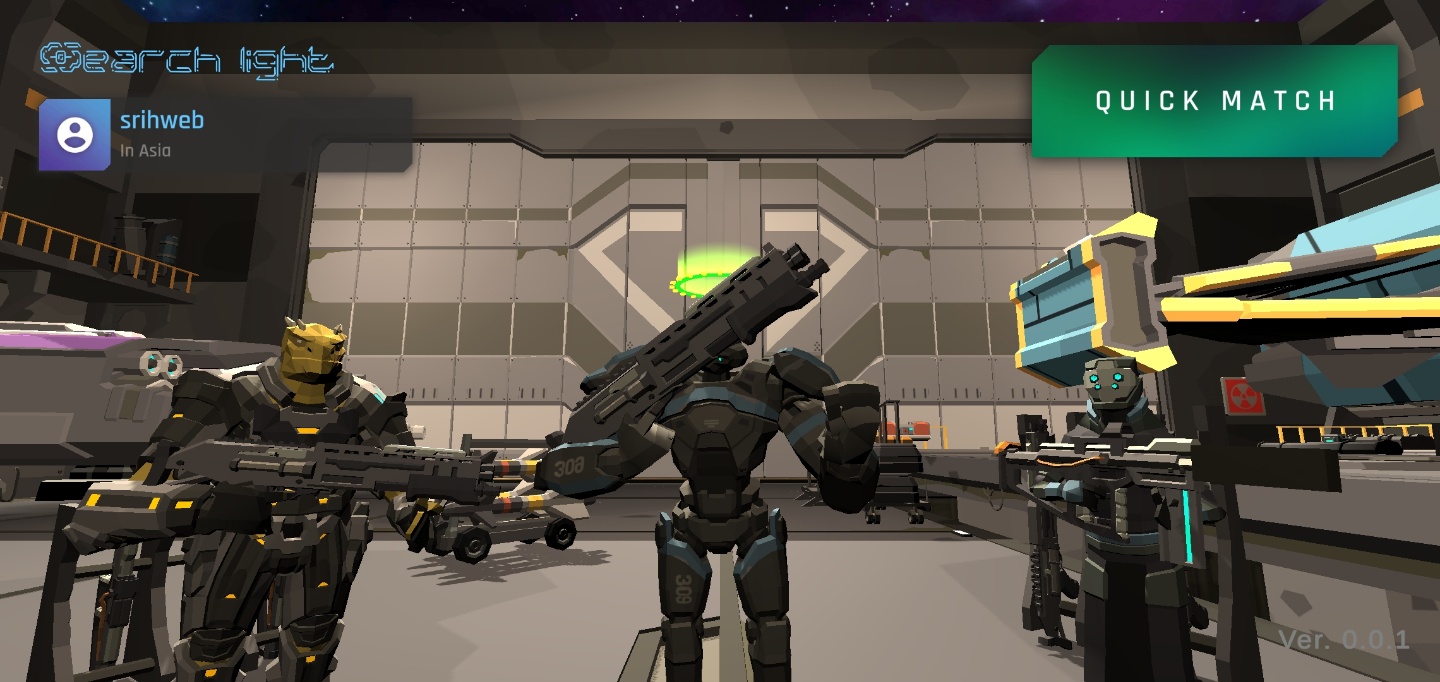Click the purple profile avatar icon
1440x682 pixels.
pos(75,135)
